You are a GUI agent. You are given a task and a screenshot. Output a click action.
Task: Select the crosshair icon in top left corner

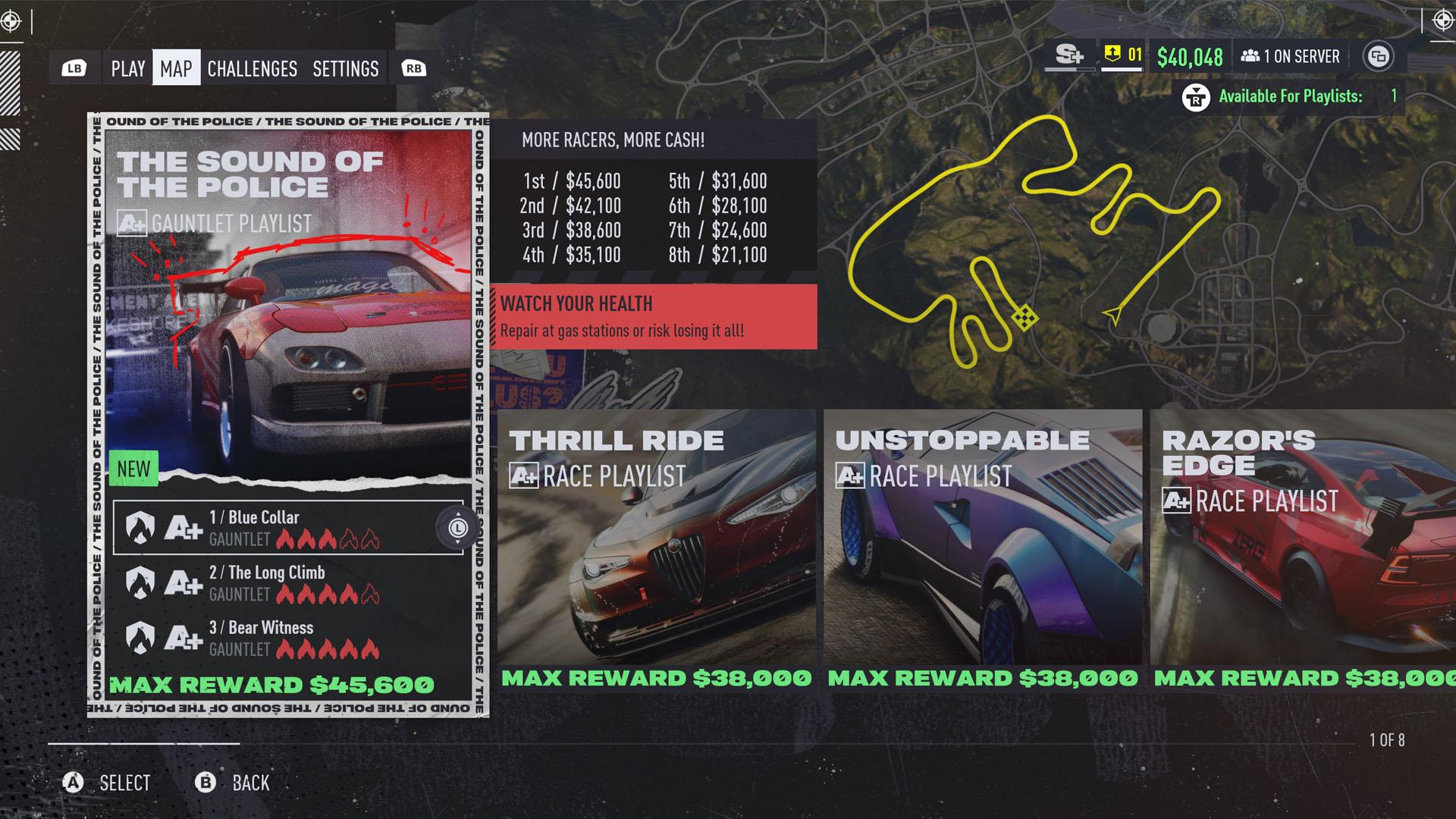pyautogui.click(x=11, y=20)
